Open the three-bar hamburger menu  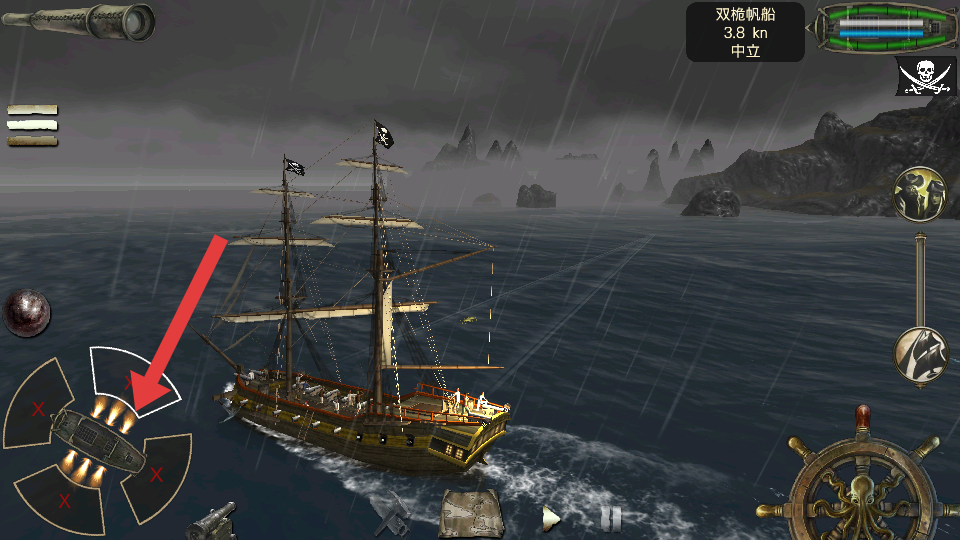coord(32,125)
